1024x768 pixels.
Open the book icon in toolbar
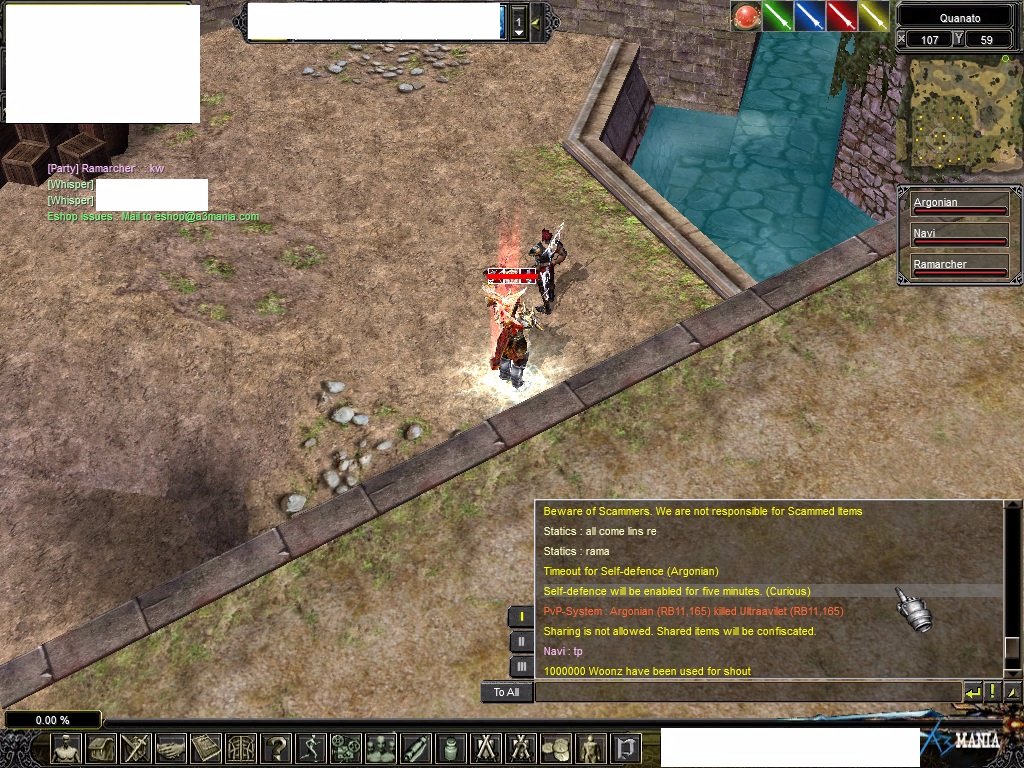[206, 748]
